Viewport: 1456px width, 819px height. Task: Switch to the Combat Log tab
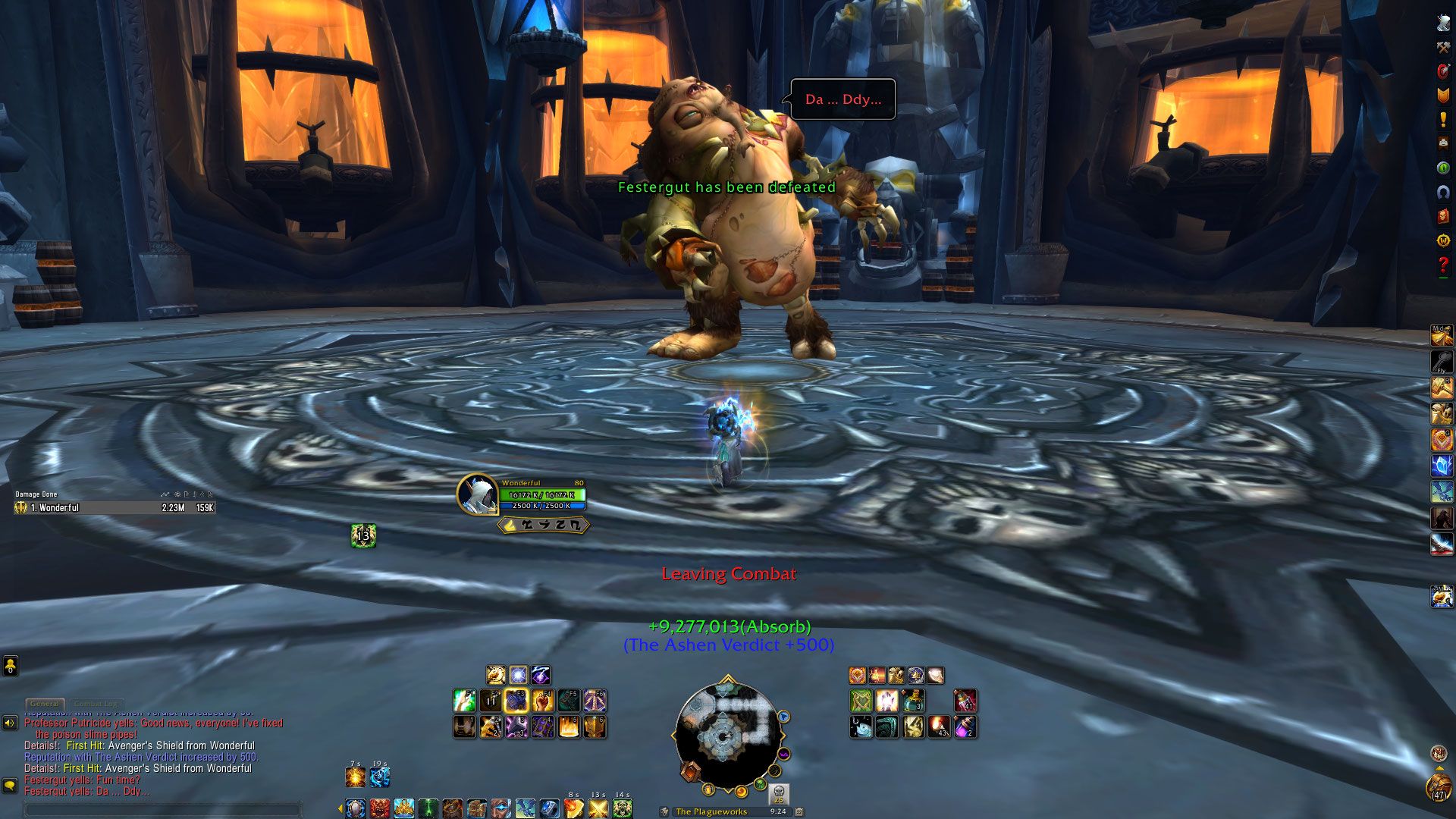coord(96,704)
